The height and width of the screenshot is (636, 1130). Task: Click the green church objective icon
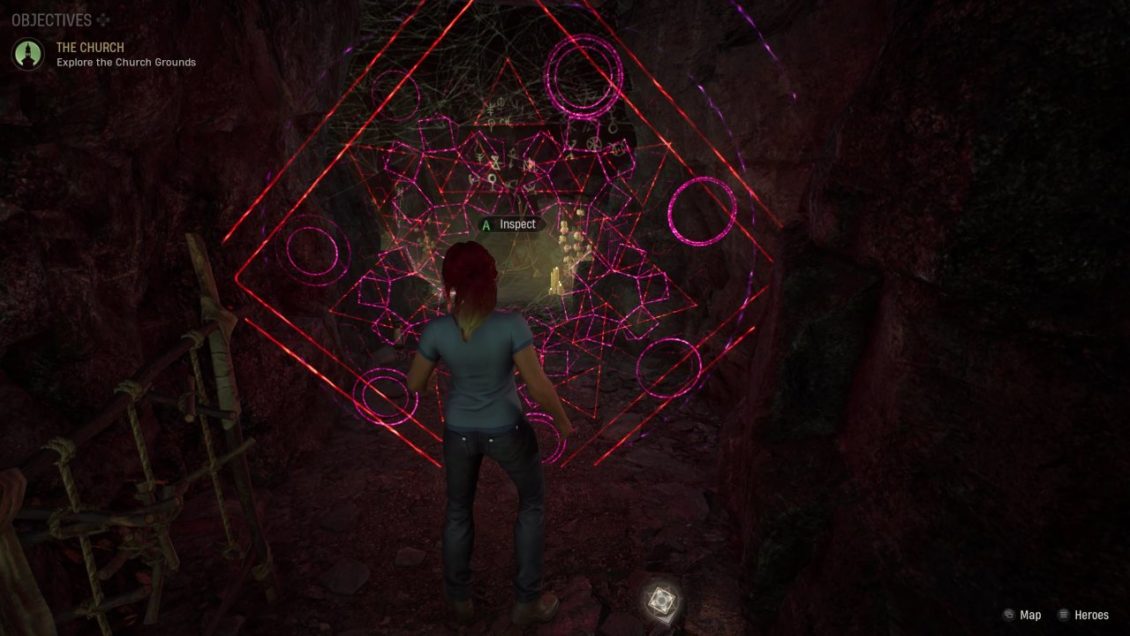pyautogui.click(x=28, y=54)
